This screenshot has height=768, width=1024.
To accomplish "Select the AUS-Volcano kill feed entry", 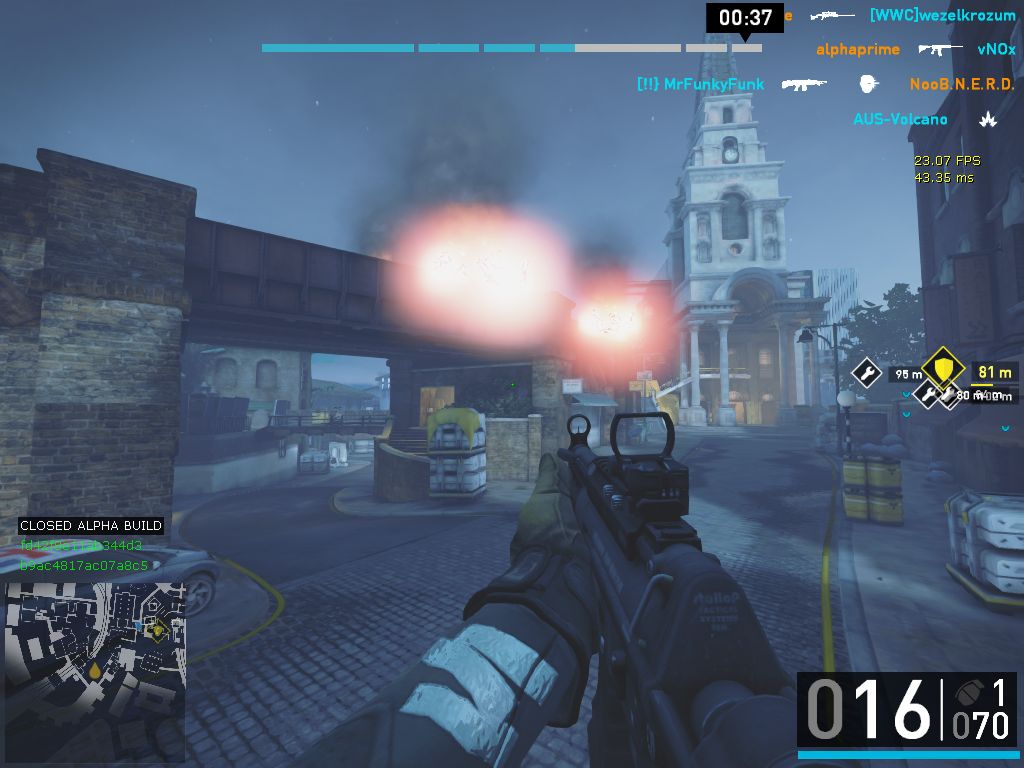I will 900,119.
